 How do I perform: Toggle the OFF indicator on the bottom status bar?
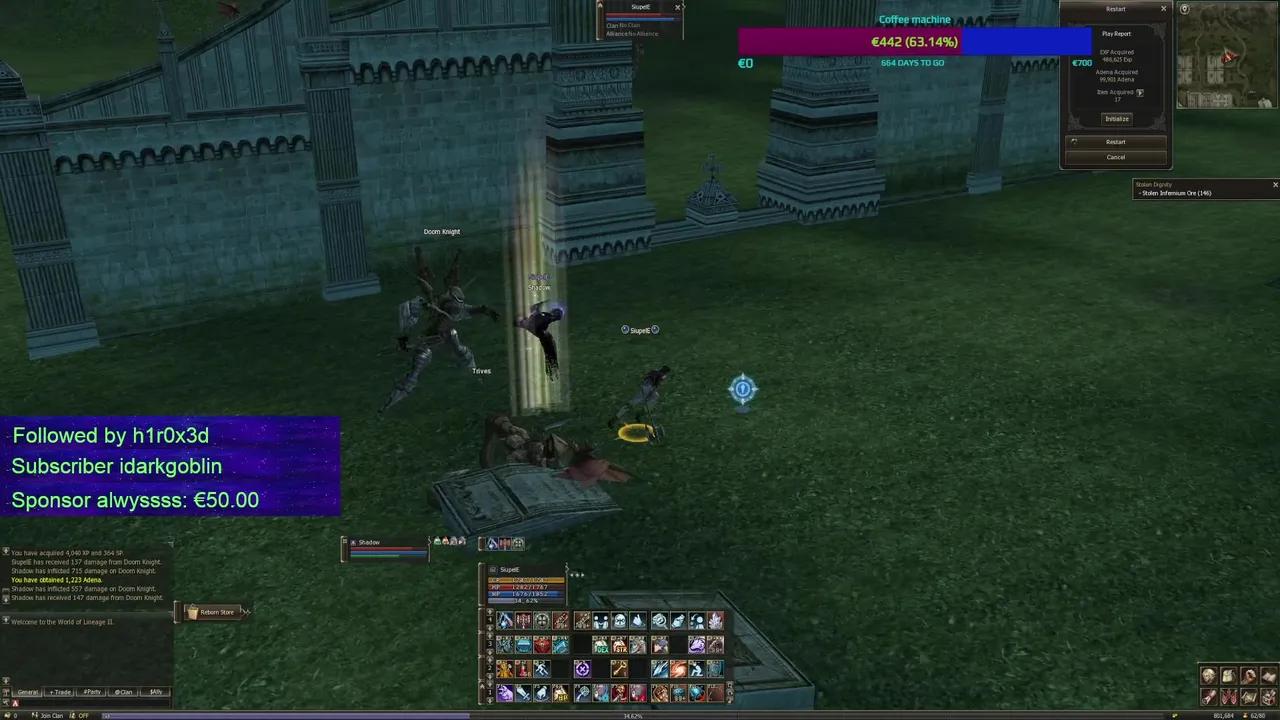(x=83, y=715)
